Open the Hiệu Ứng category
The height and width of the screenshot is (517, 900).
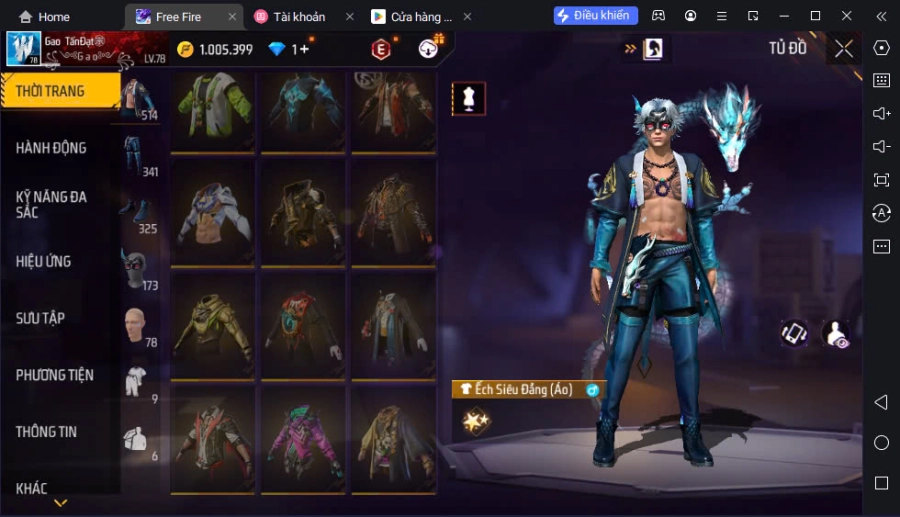(x=44, y=261)
